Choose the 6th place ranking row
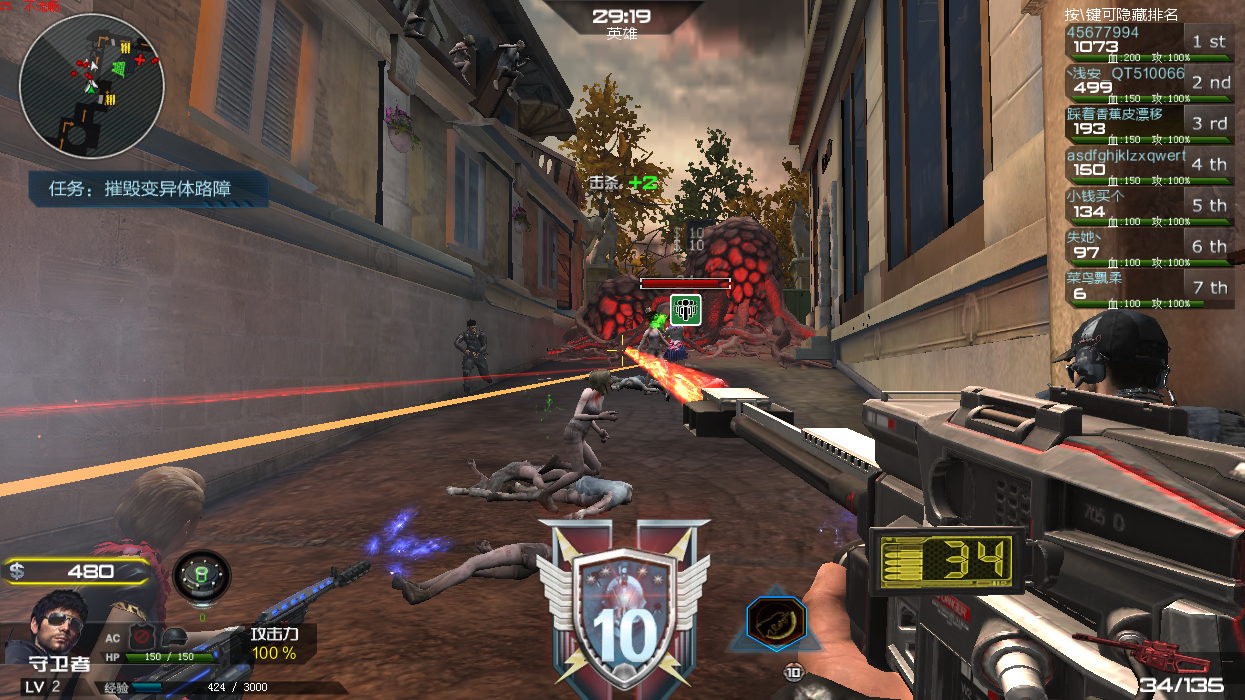Viewport: 1245px width, 700px height. [x=1148, y=248]
